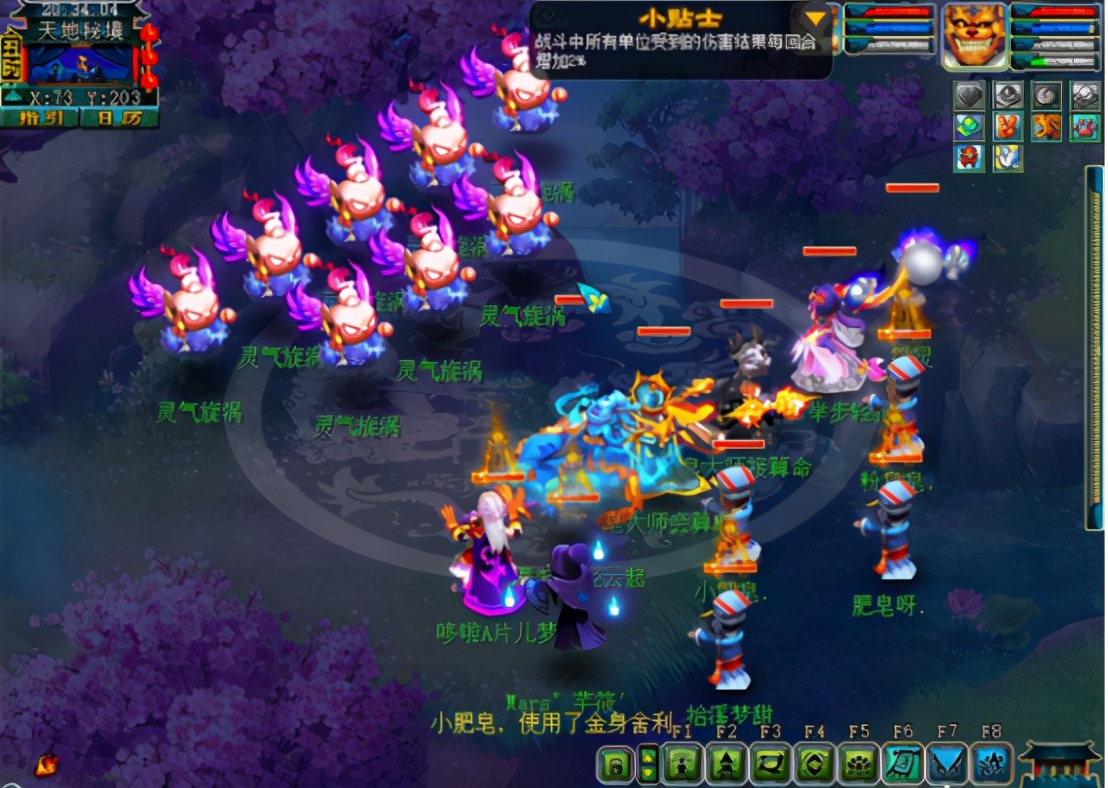This screenshot has width=1108, height=788.
Task: Click the grey swirl buff icon
Action: pyautogui.click(x=1046, y=96)
